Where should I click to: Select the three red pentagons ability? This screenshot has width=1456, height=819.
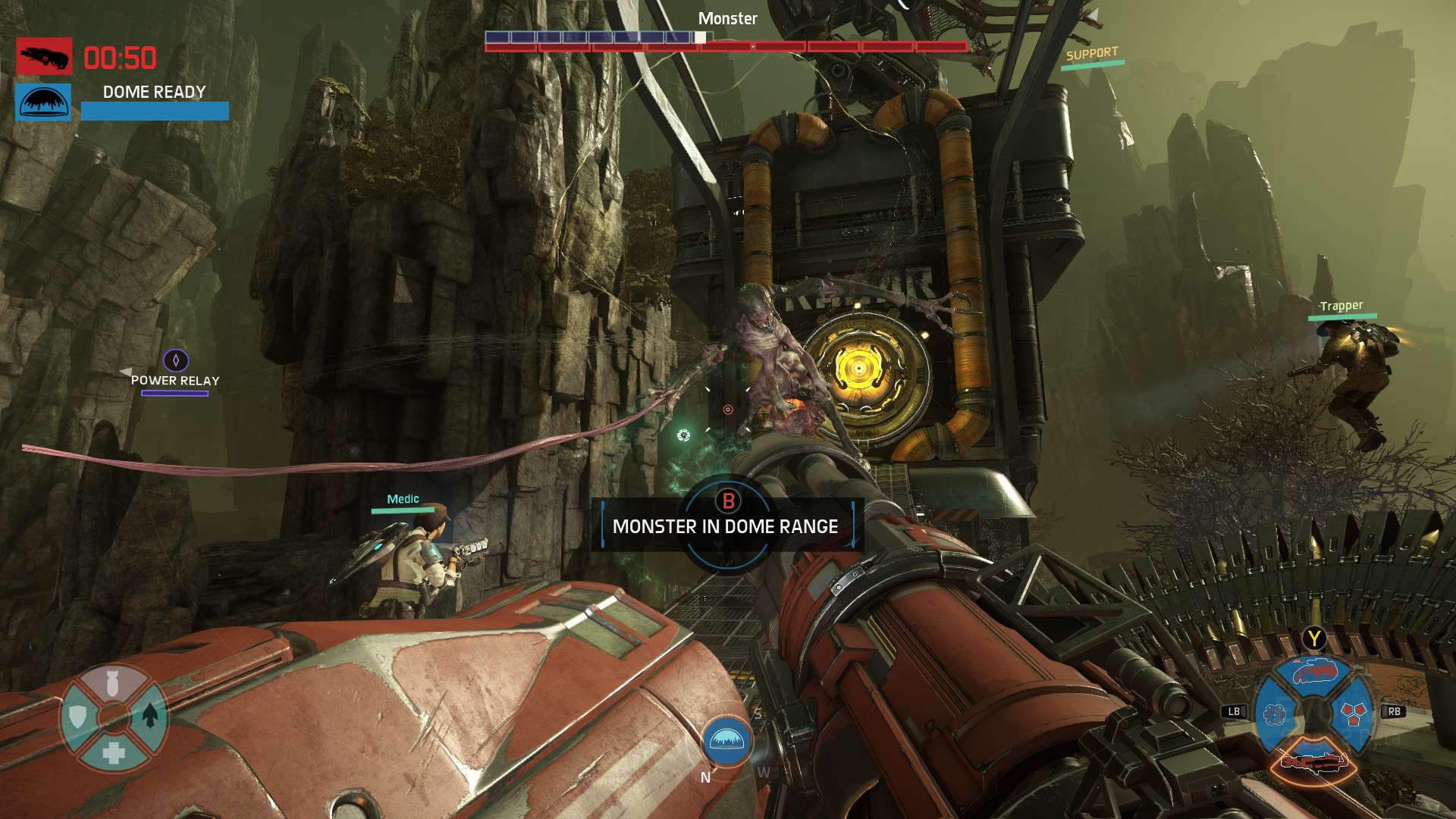tap(1353, 712)
